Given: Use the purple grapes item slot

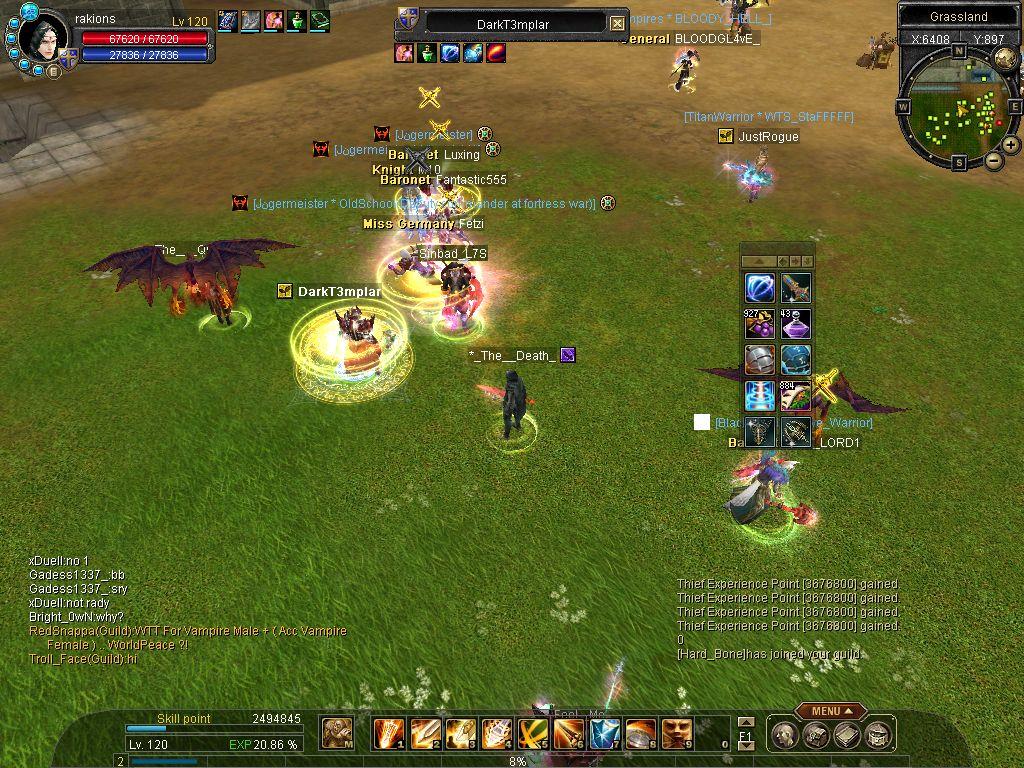Looking at the screenshot, I should (760, 325).
